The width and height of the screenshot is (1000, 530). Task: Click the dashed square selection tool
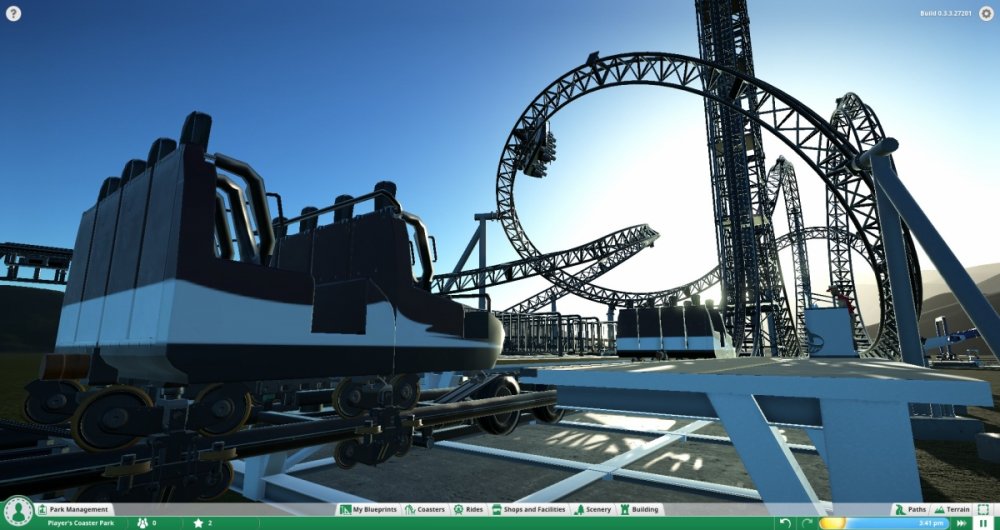[x=985, y=509]
